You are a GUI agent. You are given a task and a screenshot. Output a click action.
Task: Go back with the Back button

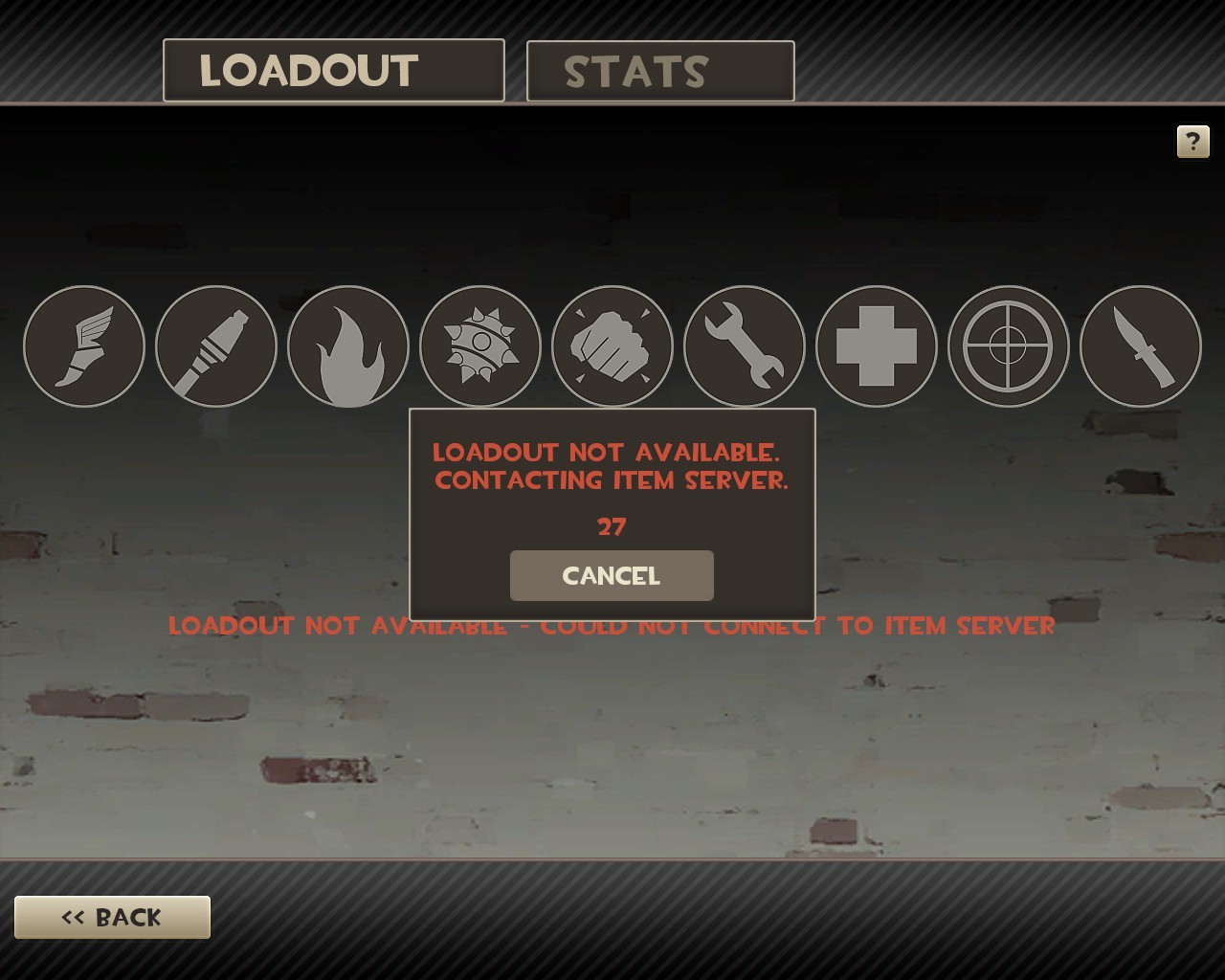[112, 917]
